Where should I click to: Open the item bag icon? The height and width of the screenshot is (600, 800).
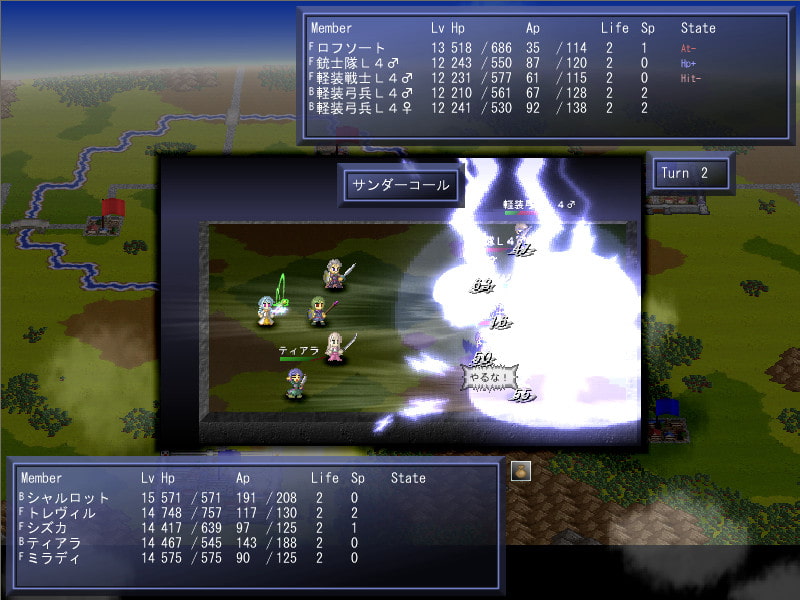pos(520,471)
